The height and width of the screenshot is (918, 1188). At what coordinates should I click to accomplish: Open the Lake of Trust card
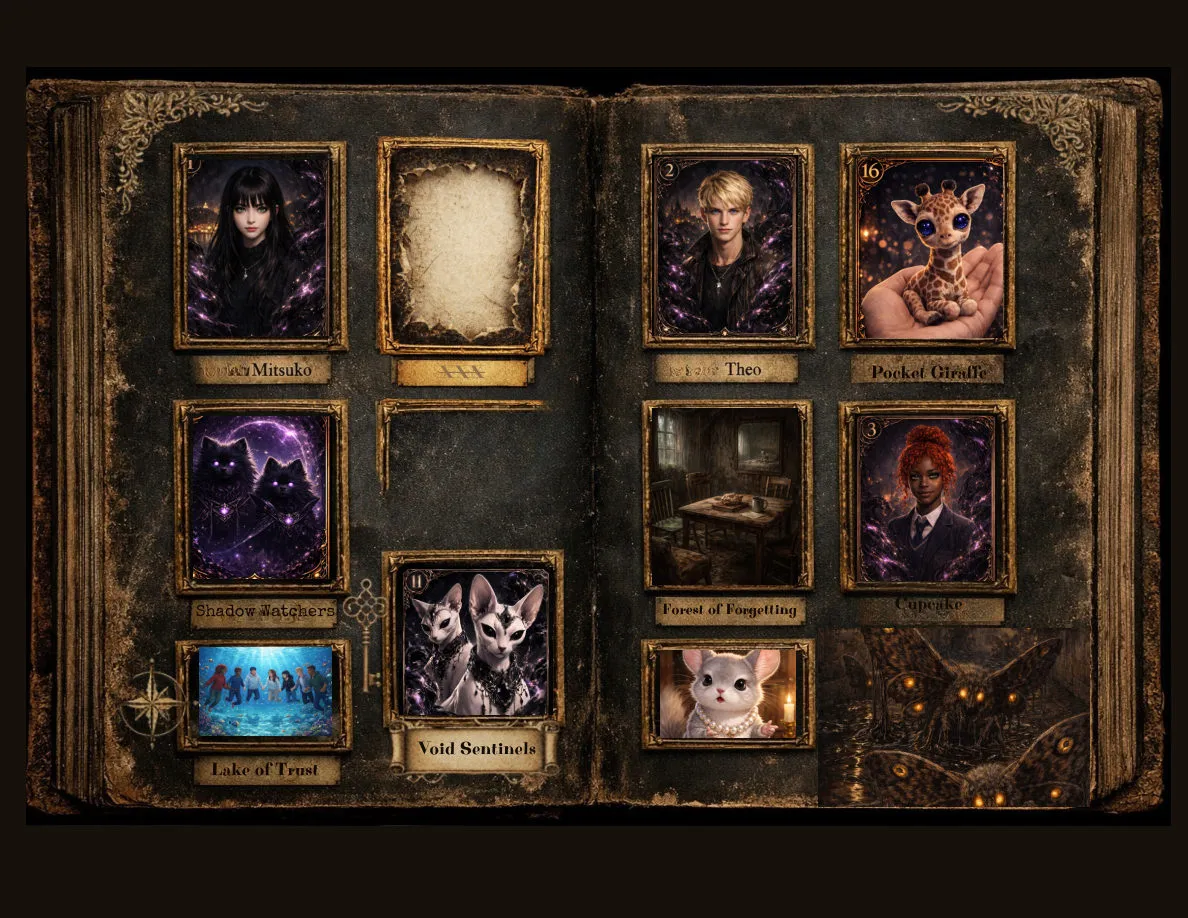click(264, 693)
